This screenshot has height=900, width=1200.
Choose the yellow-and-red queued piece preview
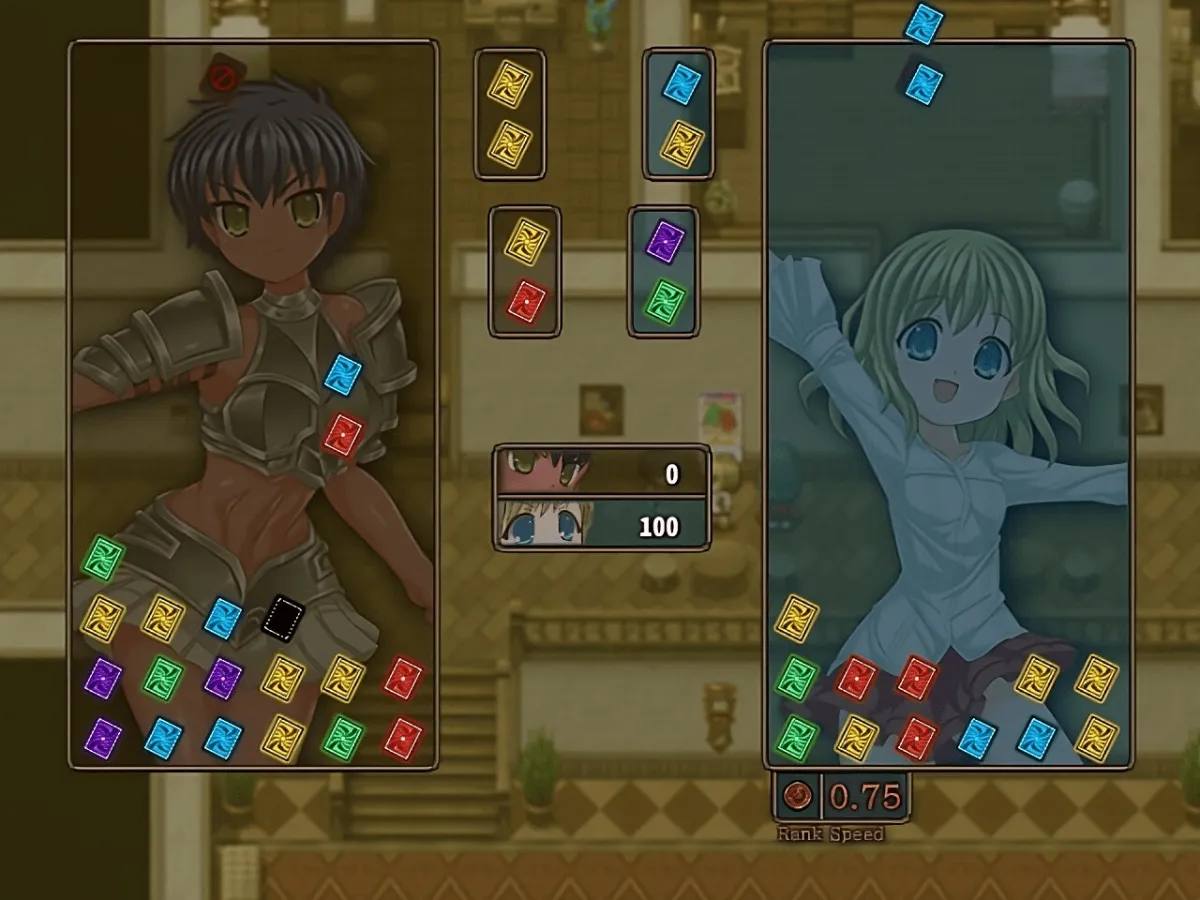[525, 271]
